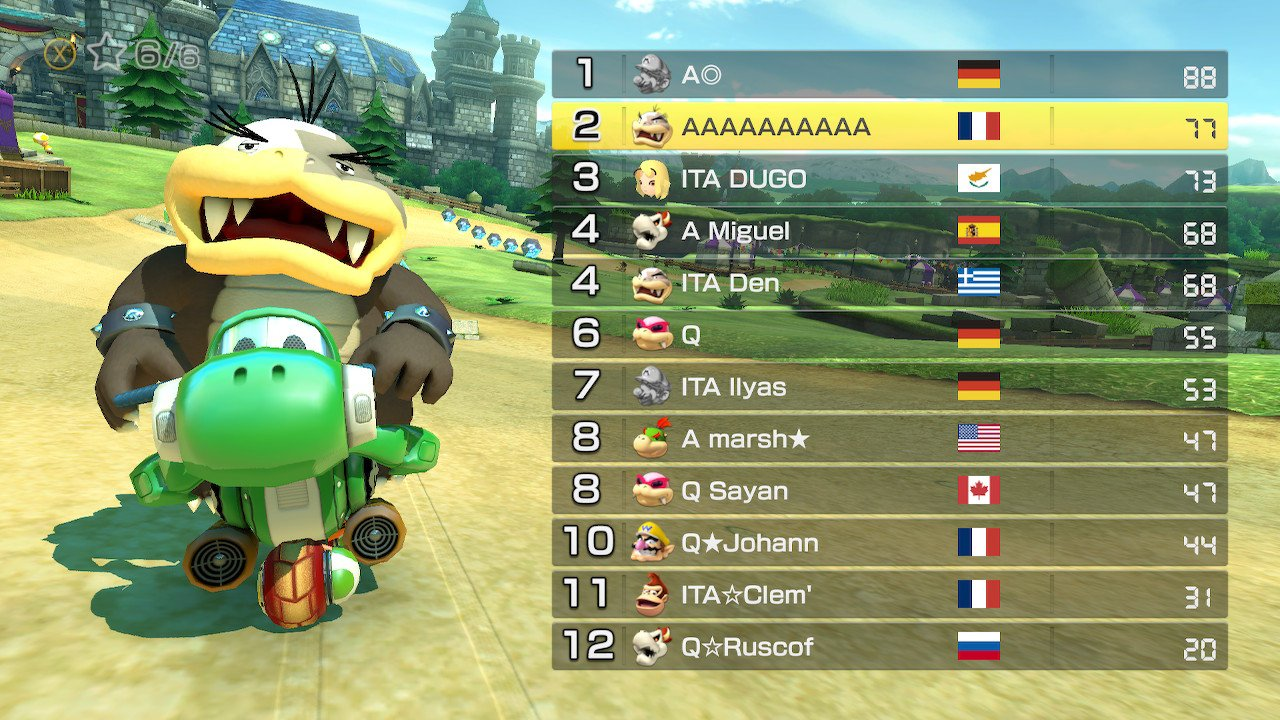The image size is (1280, 720).
Task: Select the Q Sayan leaderboard row
Action: tap(889, 491)
